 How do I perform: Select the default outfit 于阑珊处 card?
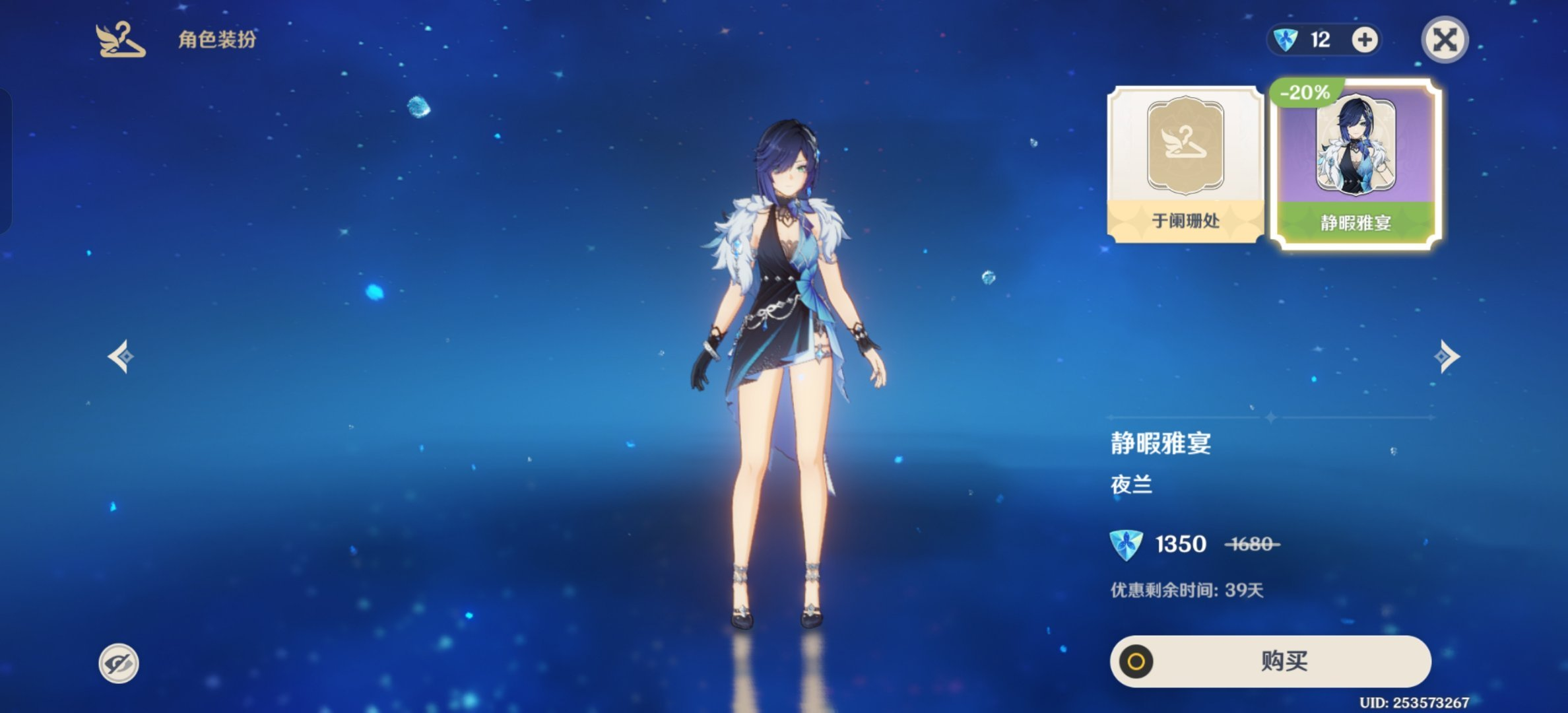tap(1185, 165)
